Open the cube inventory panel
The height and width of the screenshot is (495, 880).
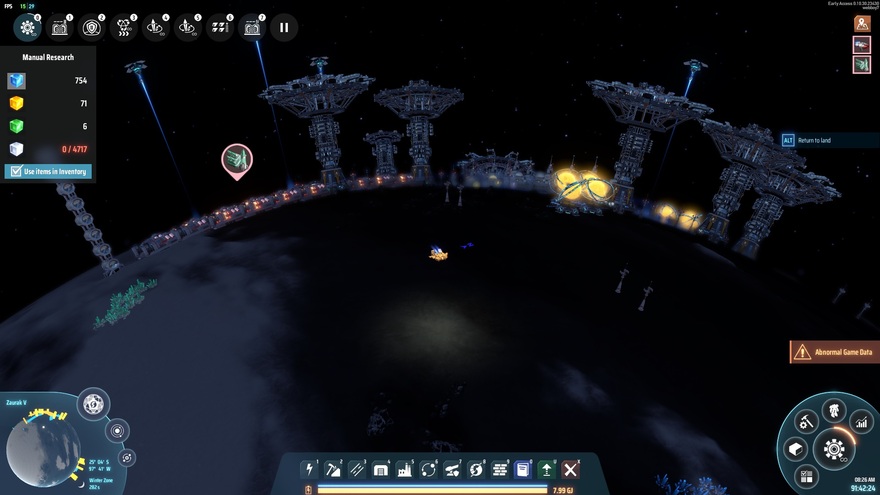coord(796,450)
